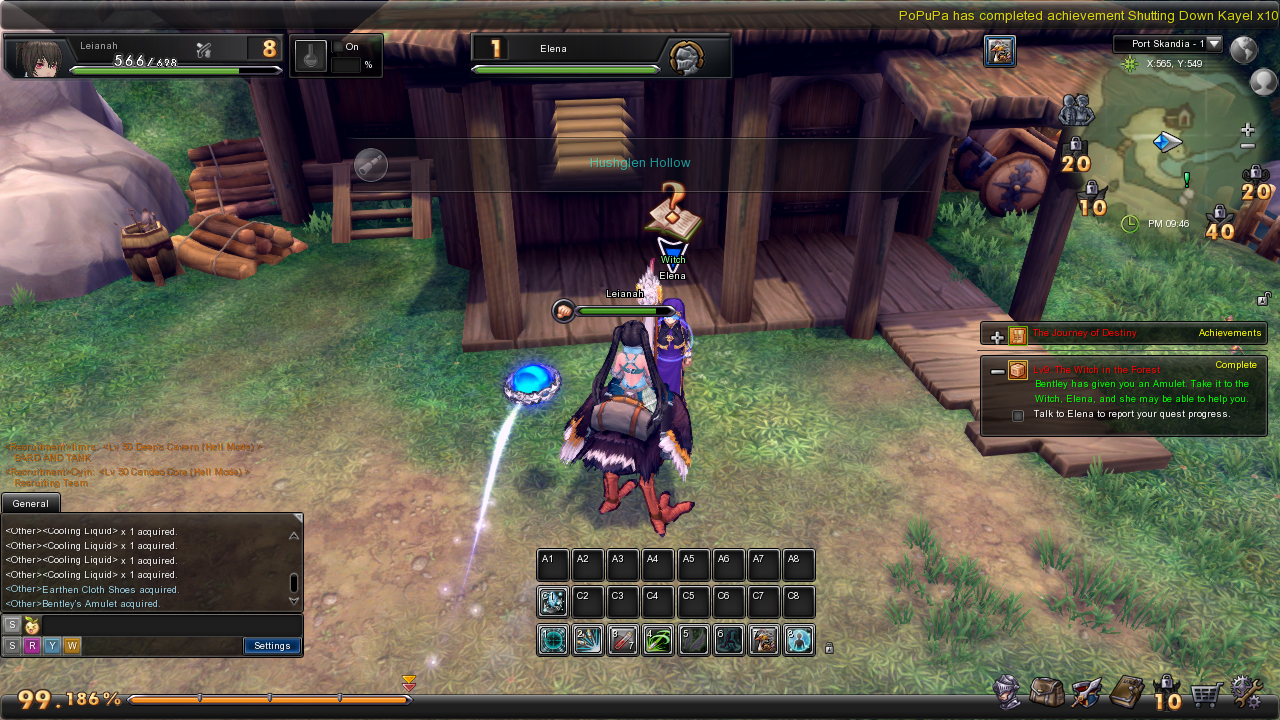The width and height of the screenshot is (1280, 720).
Task: Open the knight helmet character menu
Action: tap(1008, 692)
